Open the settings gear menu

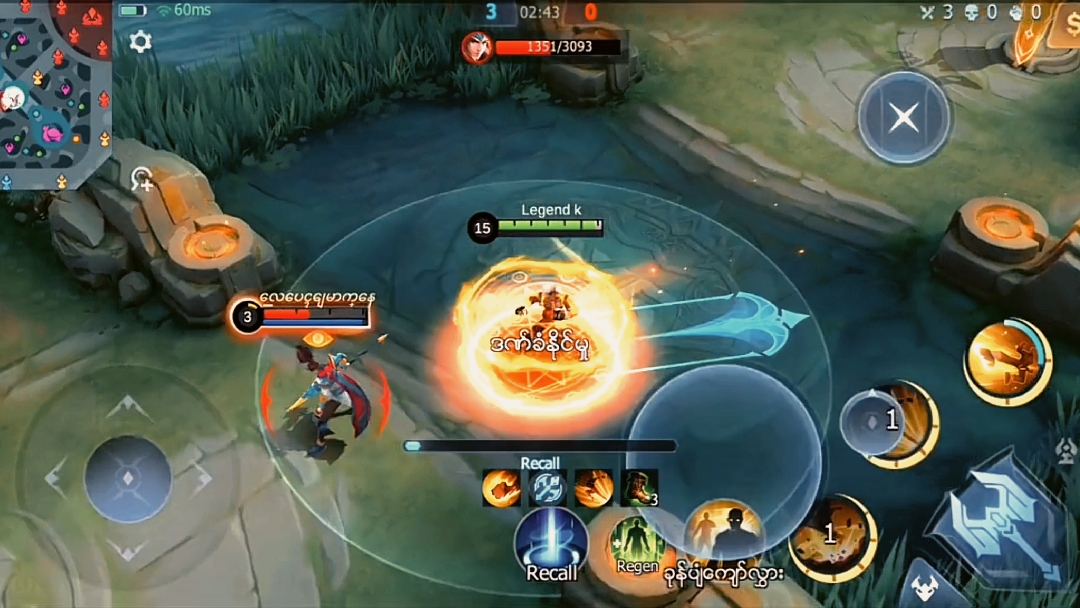point(141,42)
